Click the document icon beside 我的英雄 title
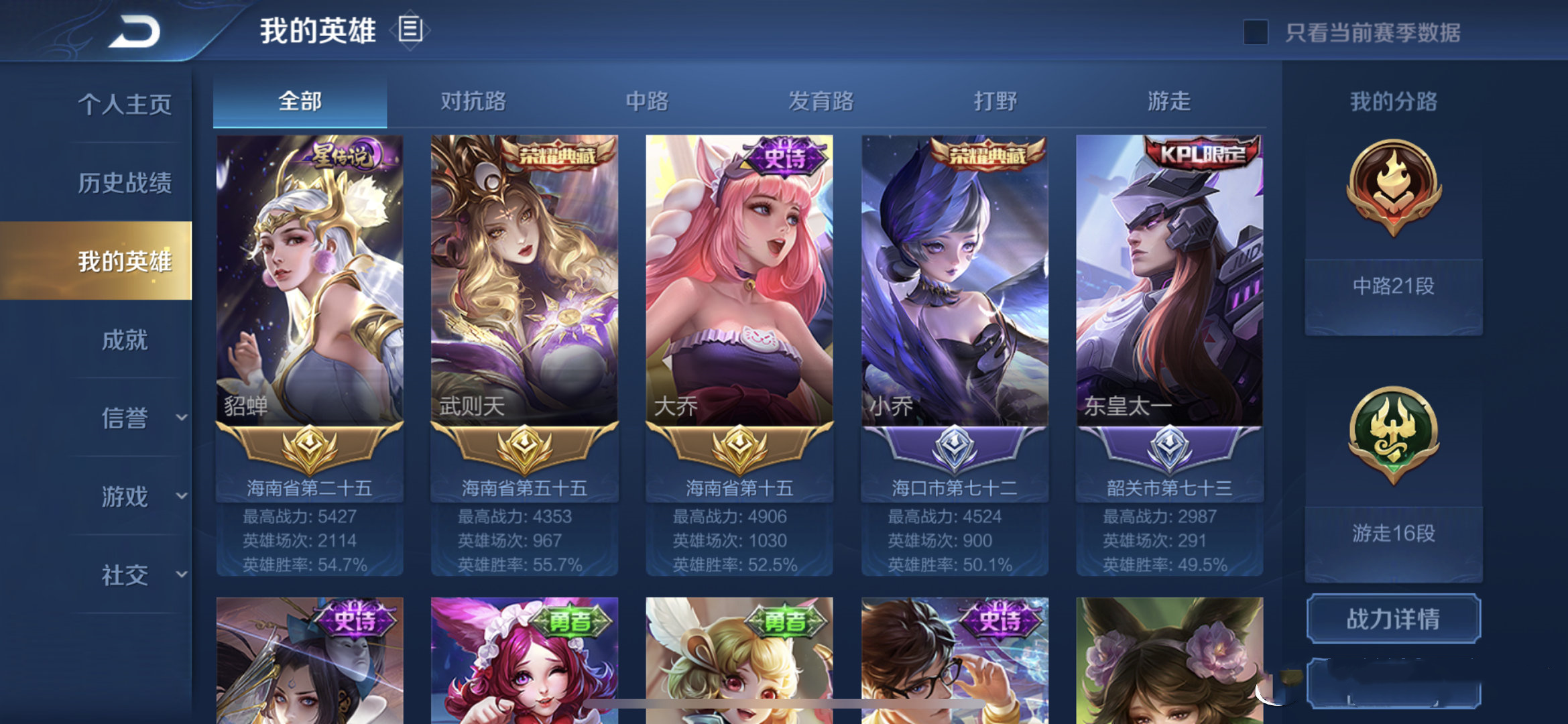Viewport: 1568px width, 724px height. 410,30
